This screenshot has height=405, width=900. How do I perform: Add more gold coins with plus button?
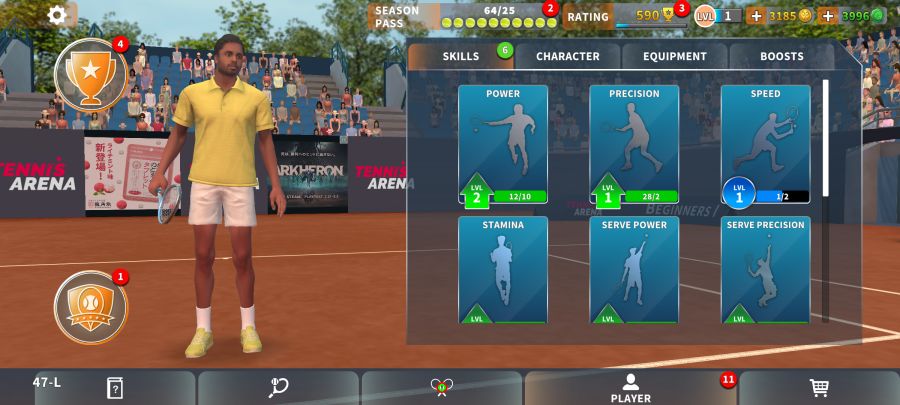click(756, 16)
